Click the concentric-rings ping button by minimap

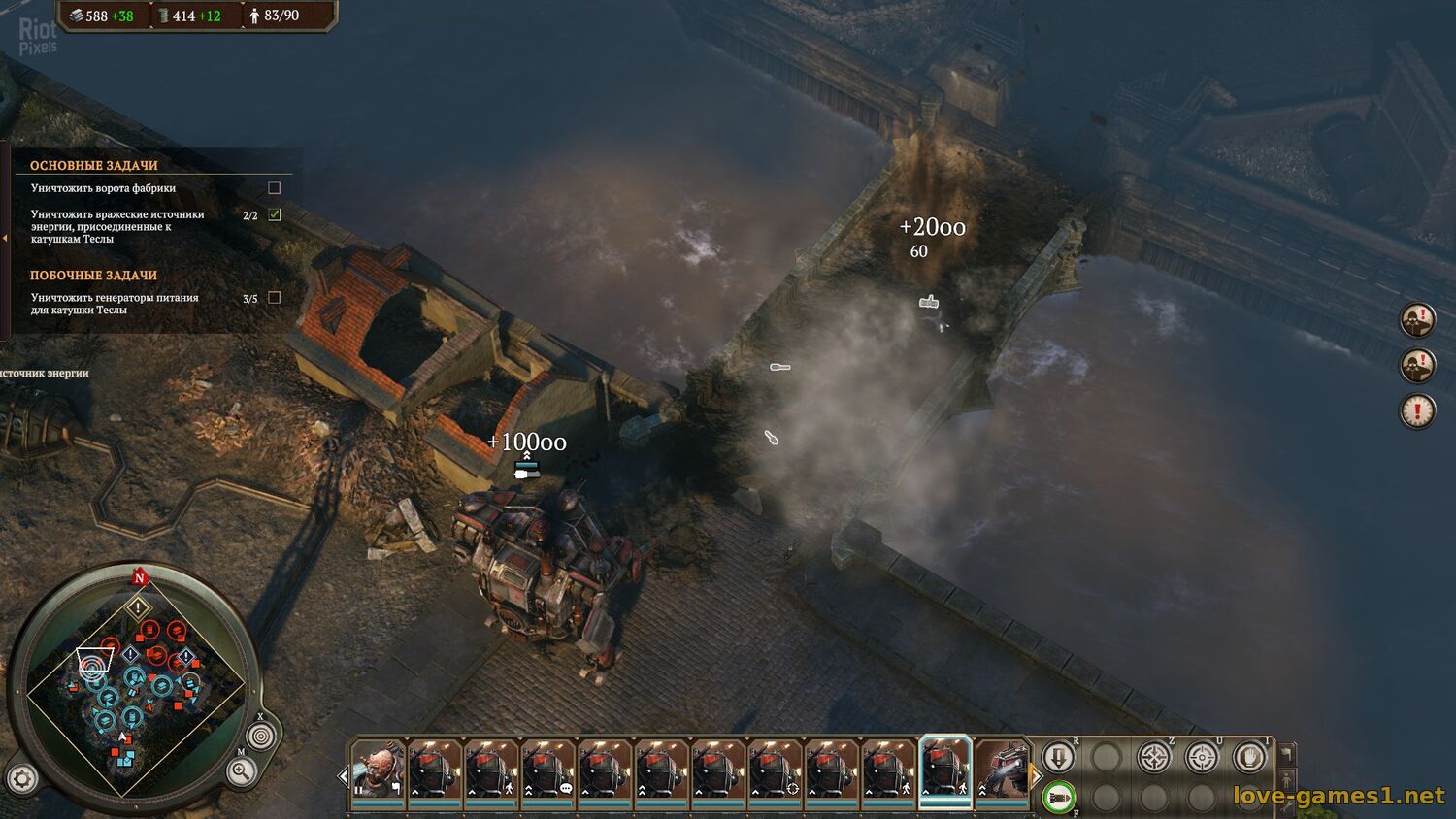(x=259, y=737)
